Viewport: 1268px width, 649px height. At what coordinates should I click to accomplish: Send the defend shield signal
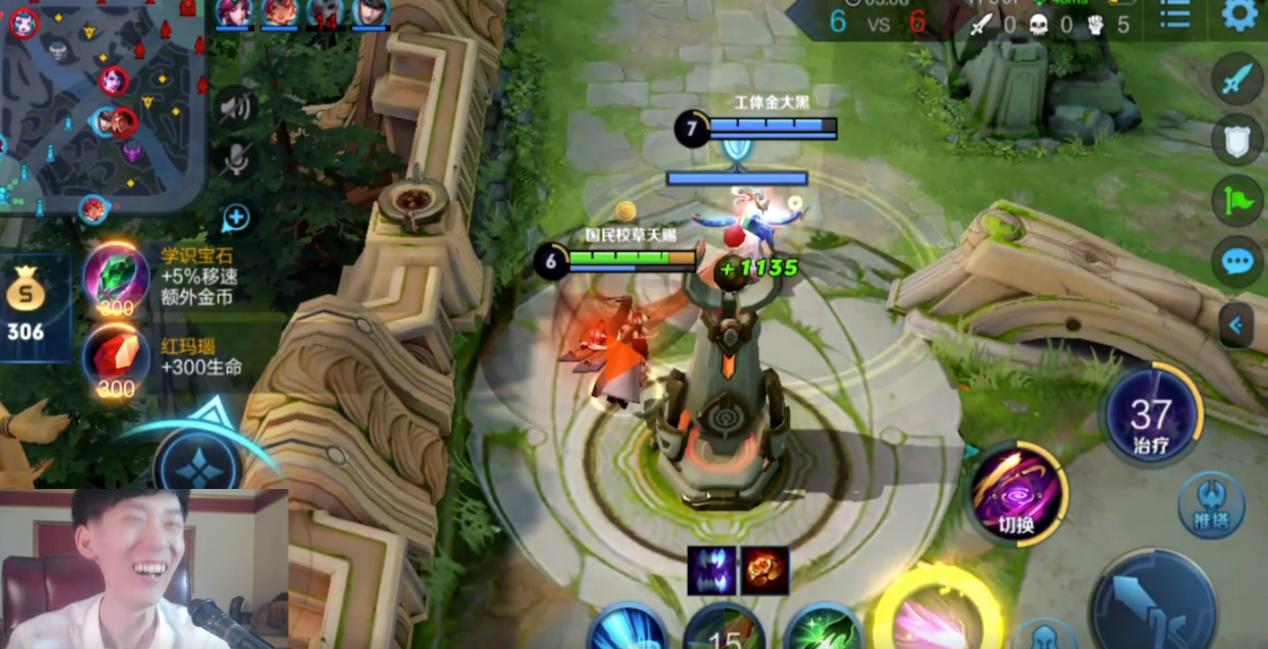tap(1238, 139)
